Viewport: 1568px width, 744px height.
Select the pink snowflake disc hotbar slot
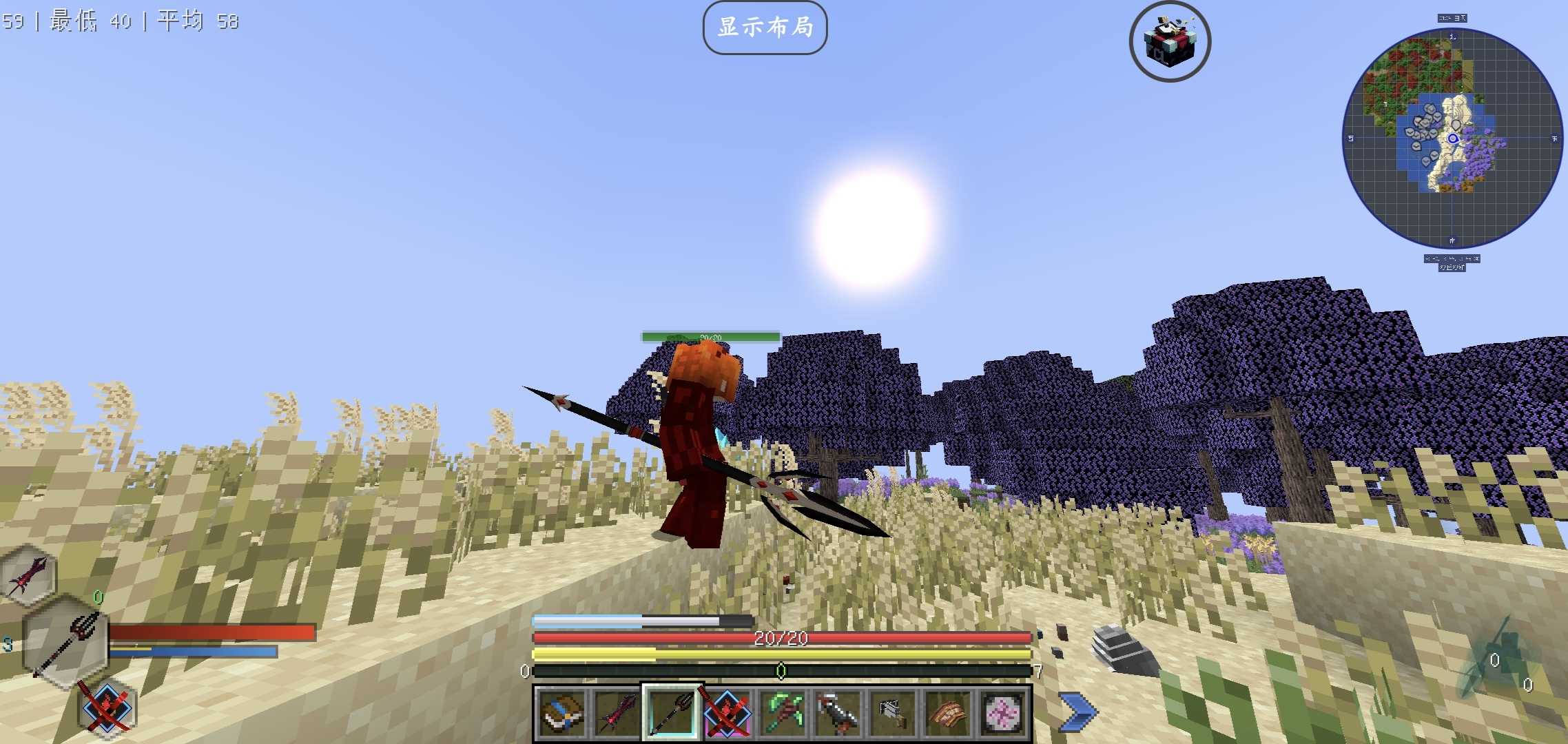tap(1003, 712)
